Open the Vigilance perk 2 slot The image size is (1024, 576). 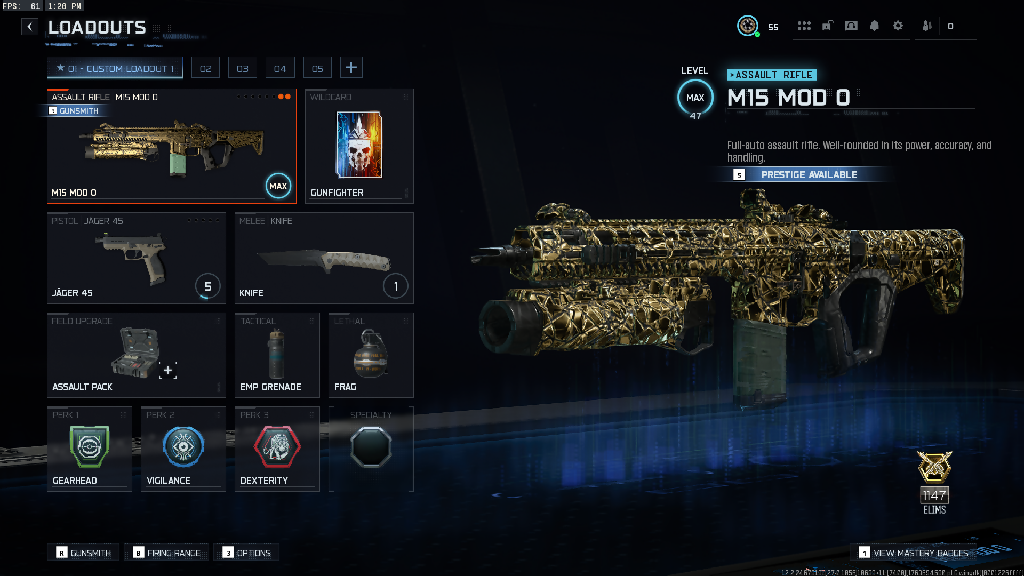click(183, 449)
